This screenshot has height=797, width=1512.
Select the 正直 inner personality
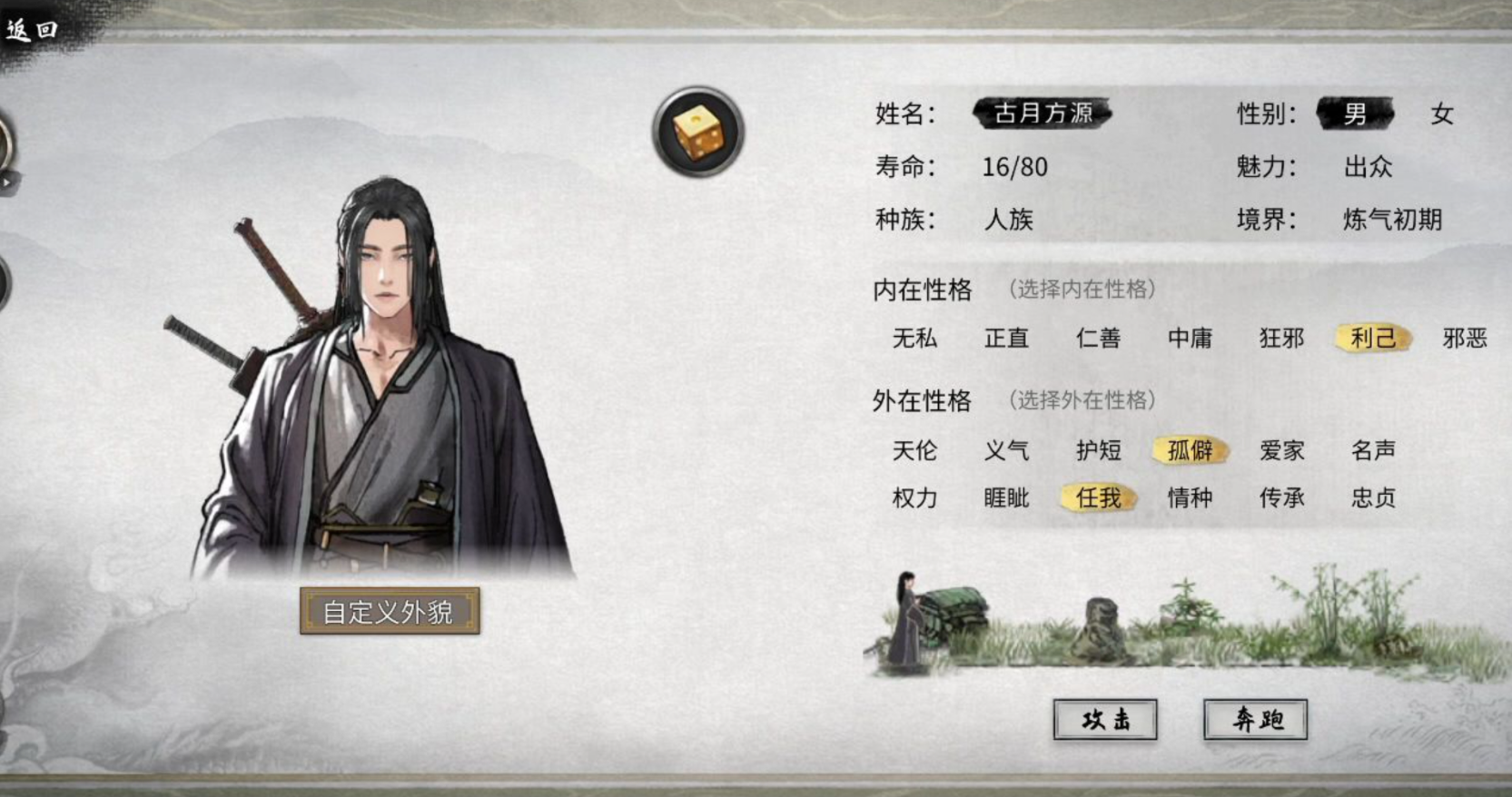click(x=1007, y=339)
